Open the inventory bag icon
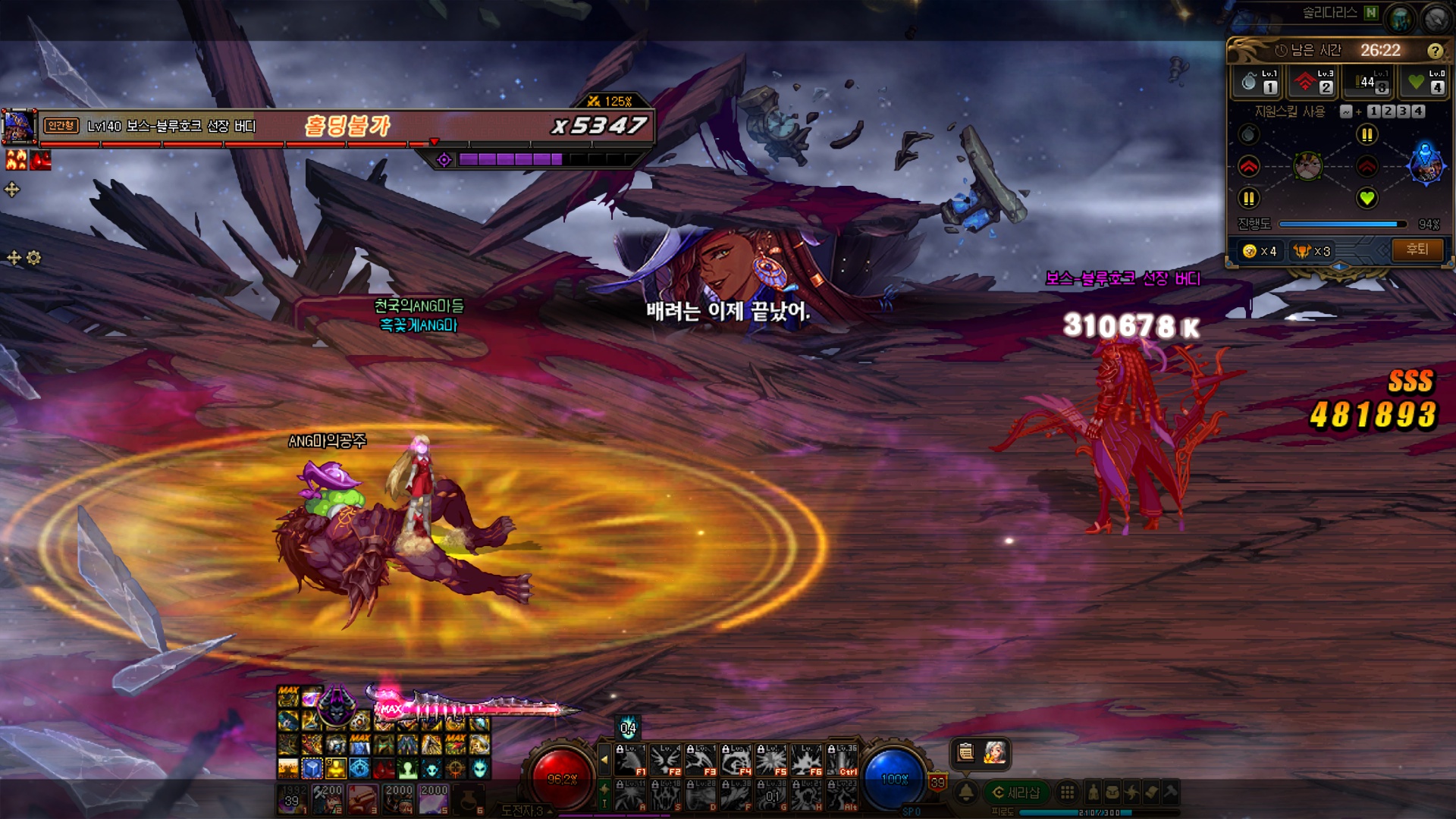 tap(1112, 792)
